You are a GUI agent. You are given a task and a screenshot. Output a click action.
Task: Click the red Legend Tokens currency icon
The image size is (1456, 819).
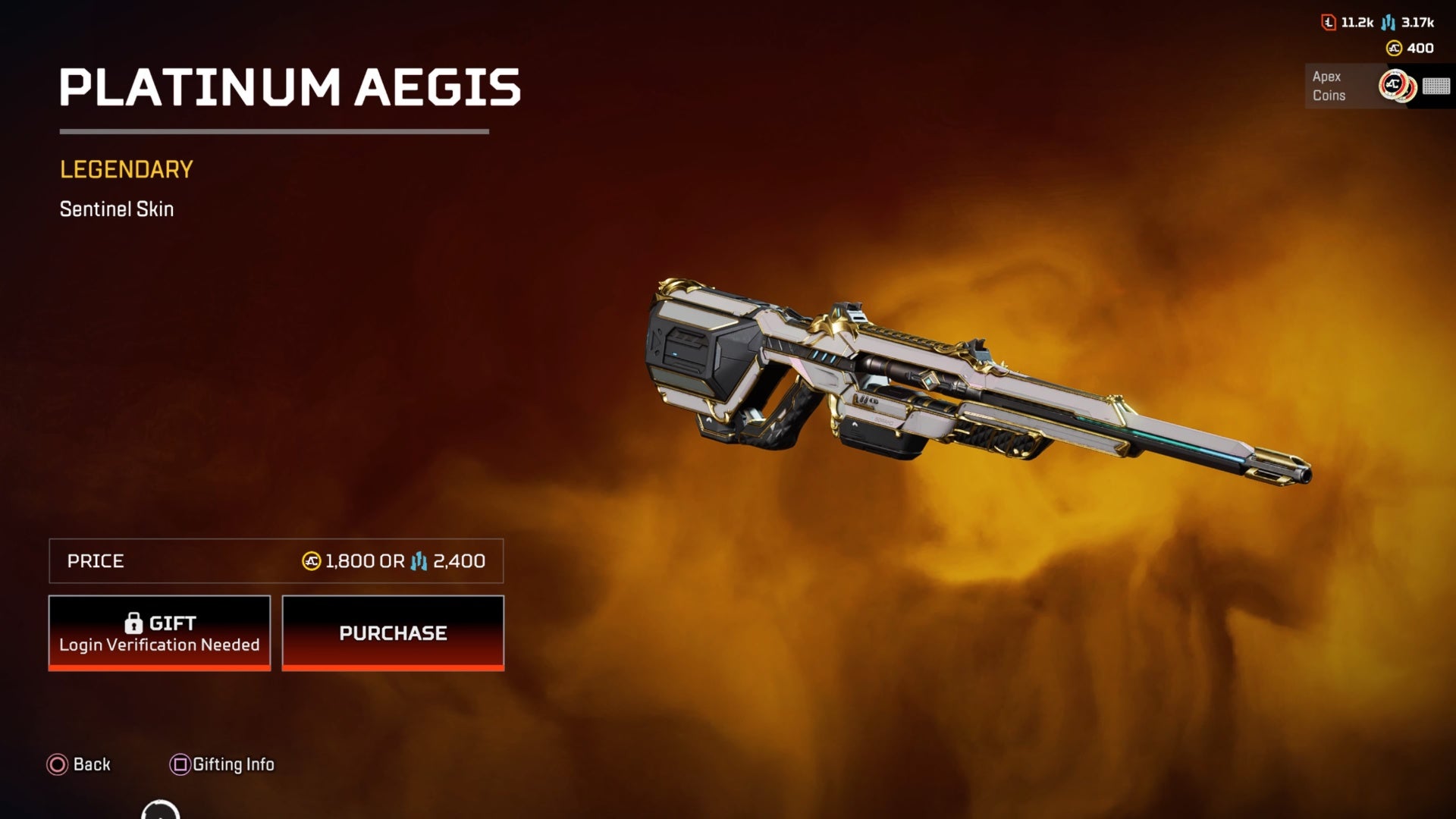tap(1327, 24)
